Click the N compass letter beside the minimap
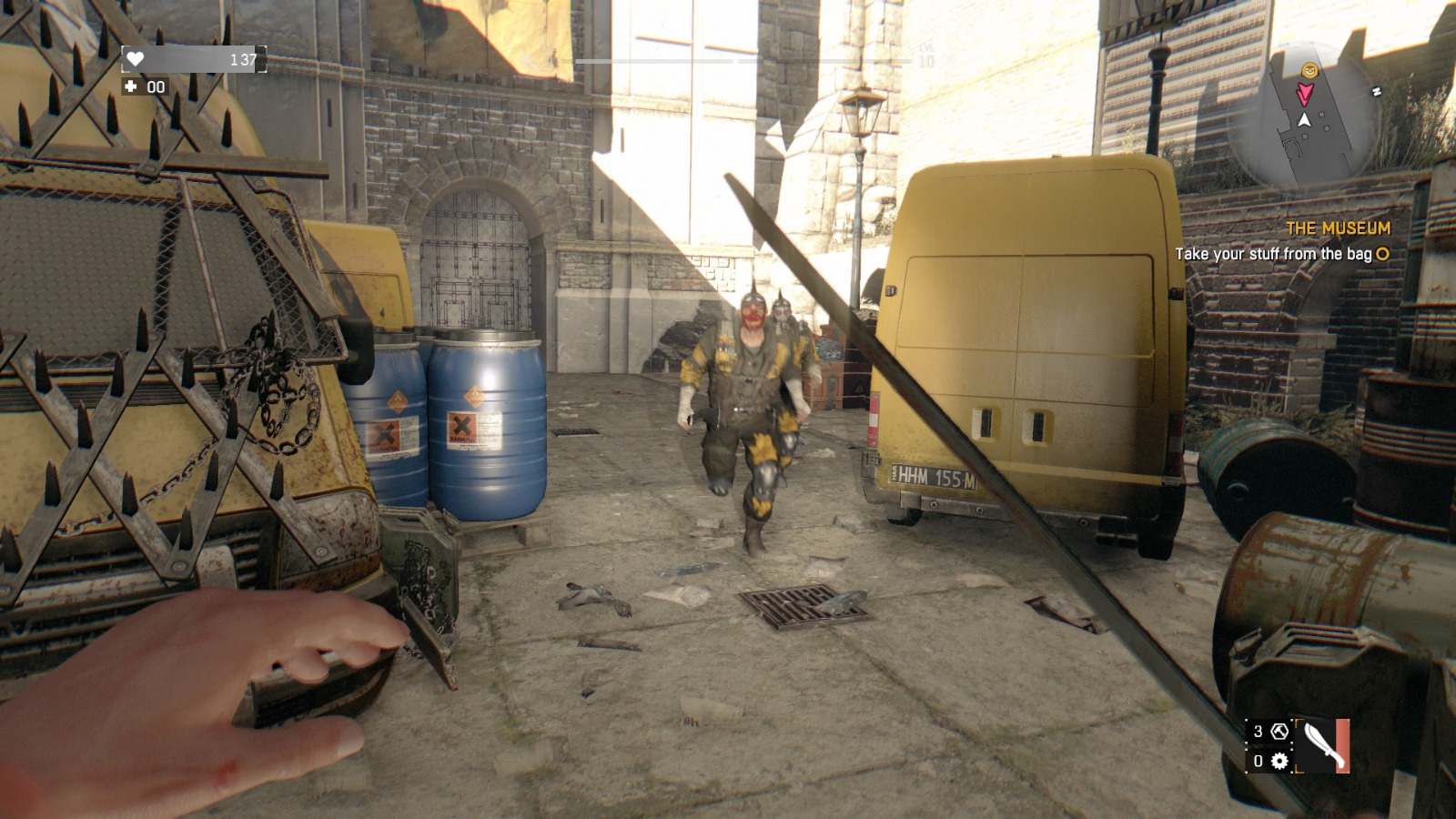Screen dimensions: 1456x819 1377,91
